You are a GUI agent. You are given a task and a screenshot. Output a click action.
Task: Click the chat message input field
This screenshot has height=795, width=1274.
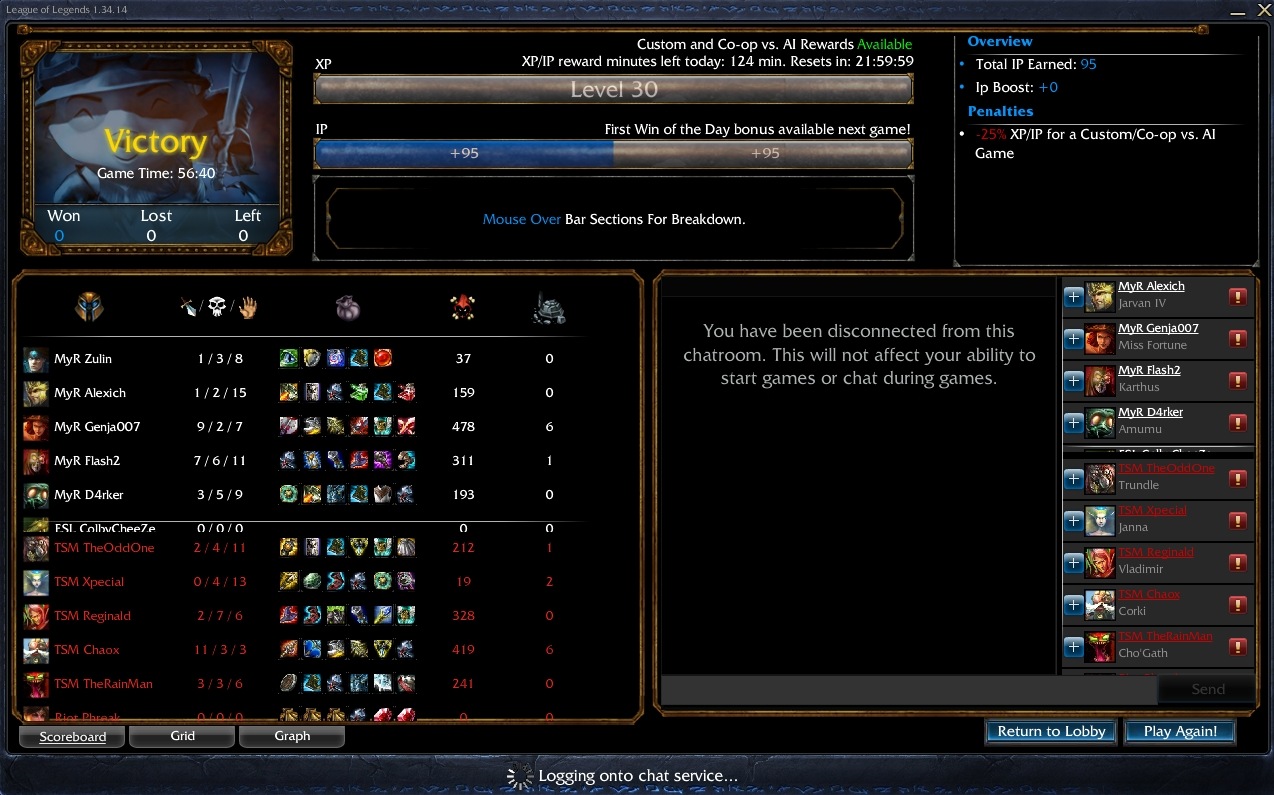[x=908, y=689]
